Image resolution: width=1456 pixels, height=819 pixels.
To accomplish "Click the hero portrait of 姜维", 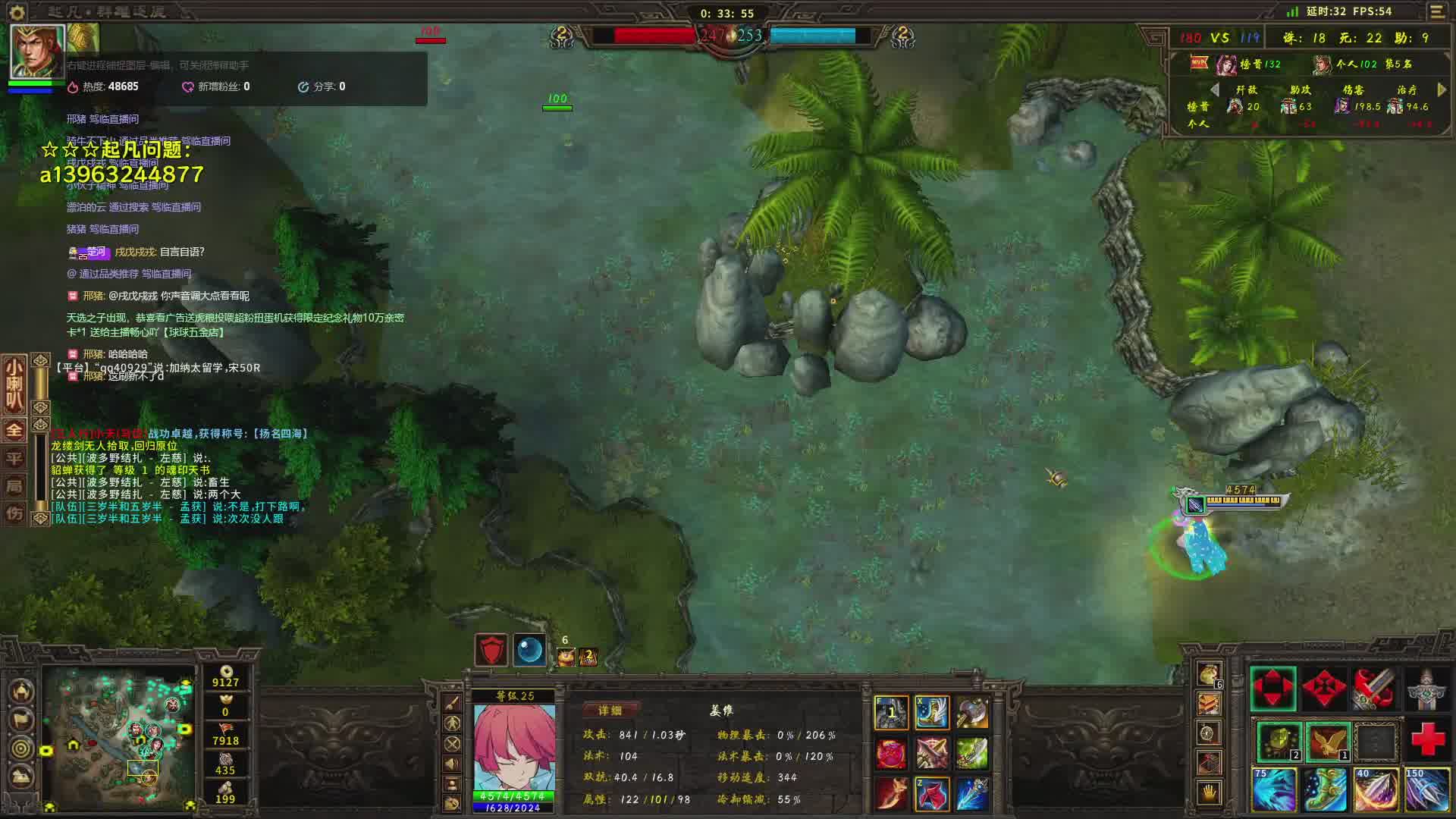I will point(513,748).
